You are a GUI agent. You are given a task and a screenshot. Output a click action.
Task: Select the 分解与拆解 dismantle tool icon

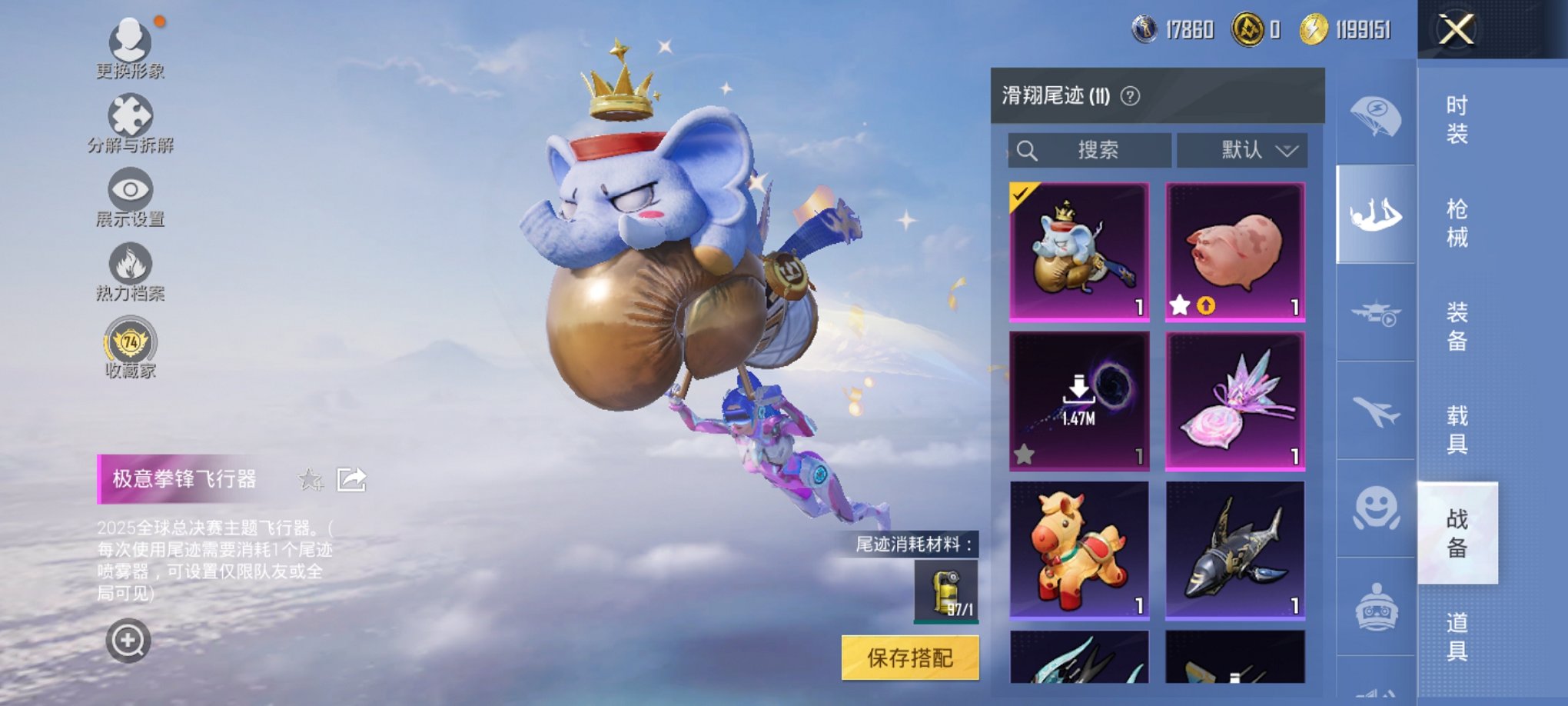pyautogui.click(x=131, y=117)
